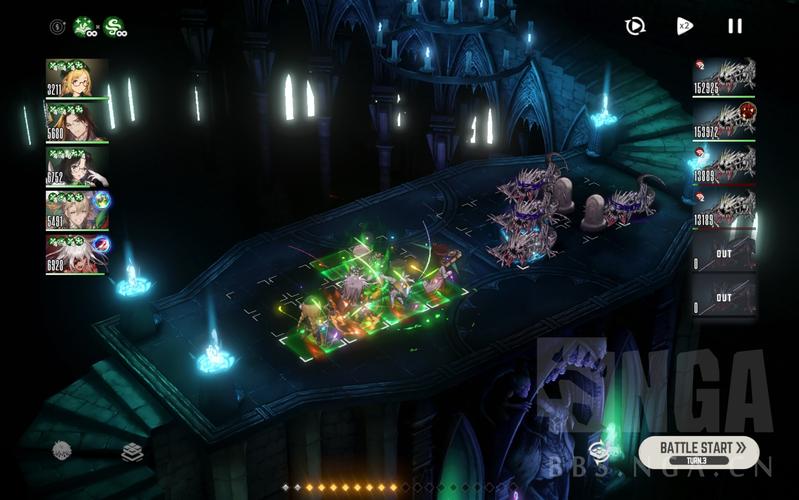
Task: Choose the dark-haired glasses character with 6752 HP
Action: pyautogui.click(x=77, y=167)
